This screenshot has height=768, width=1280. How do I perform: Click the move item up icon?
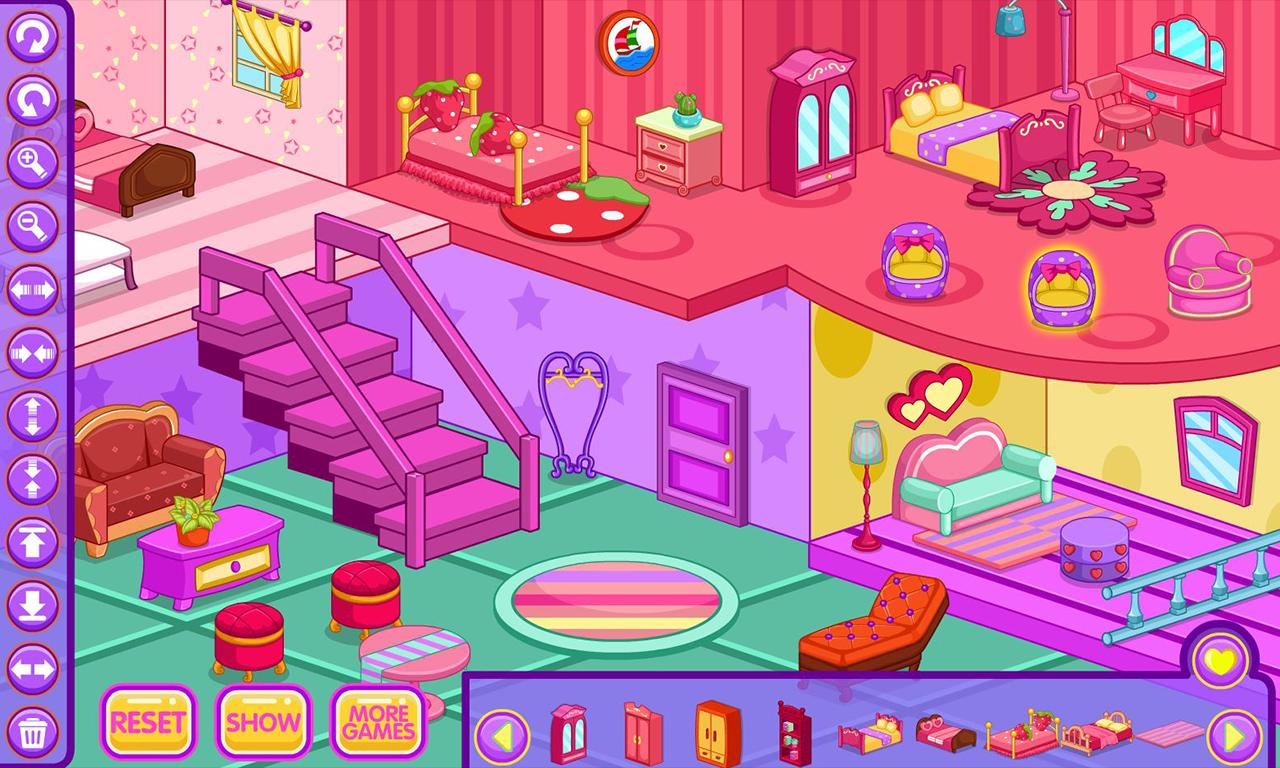pos(33,540)
